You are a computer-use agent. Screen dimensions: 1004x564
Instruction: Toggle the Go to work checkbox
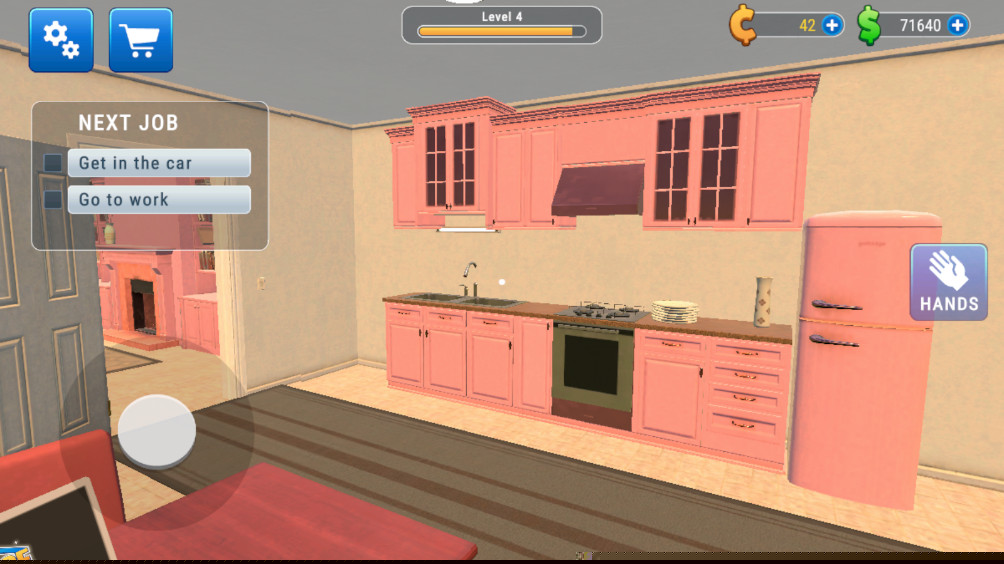[53, 200]
